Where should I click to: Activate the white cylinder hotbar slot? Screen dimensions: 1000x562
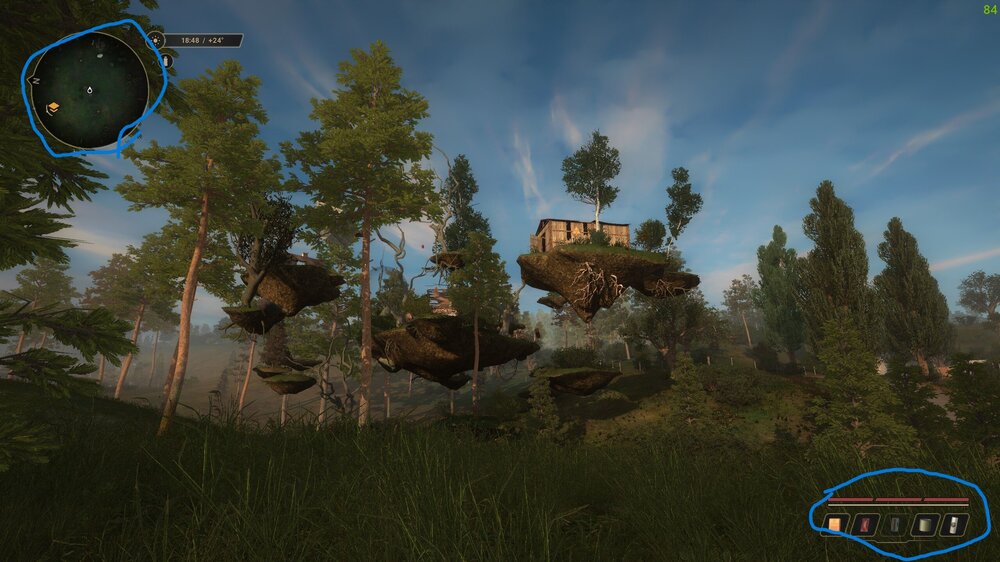[x=956, y=524]
